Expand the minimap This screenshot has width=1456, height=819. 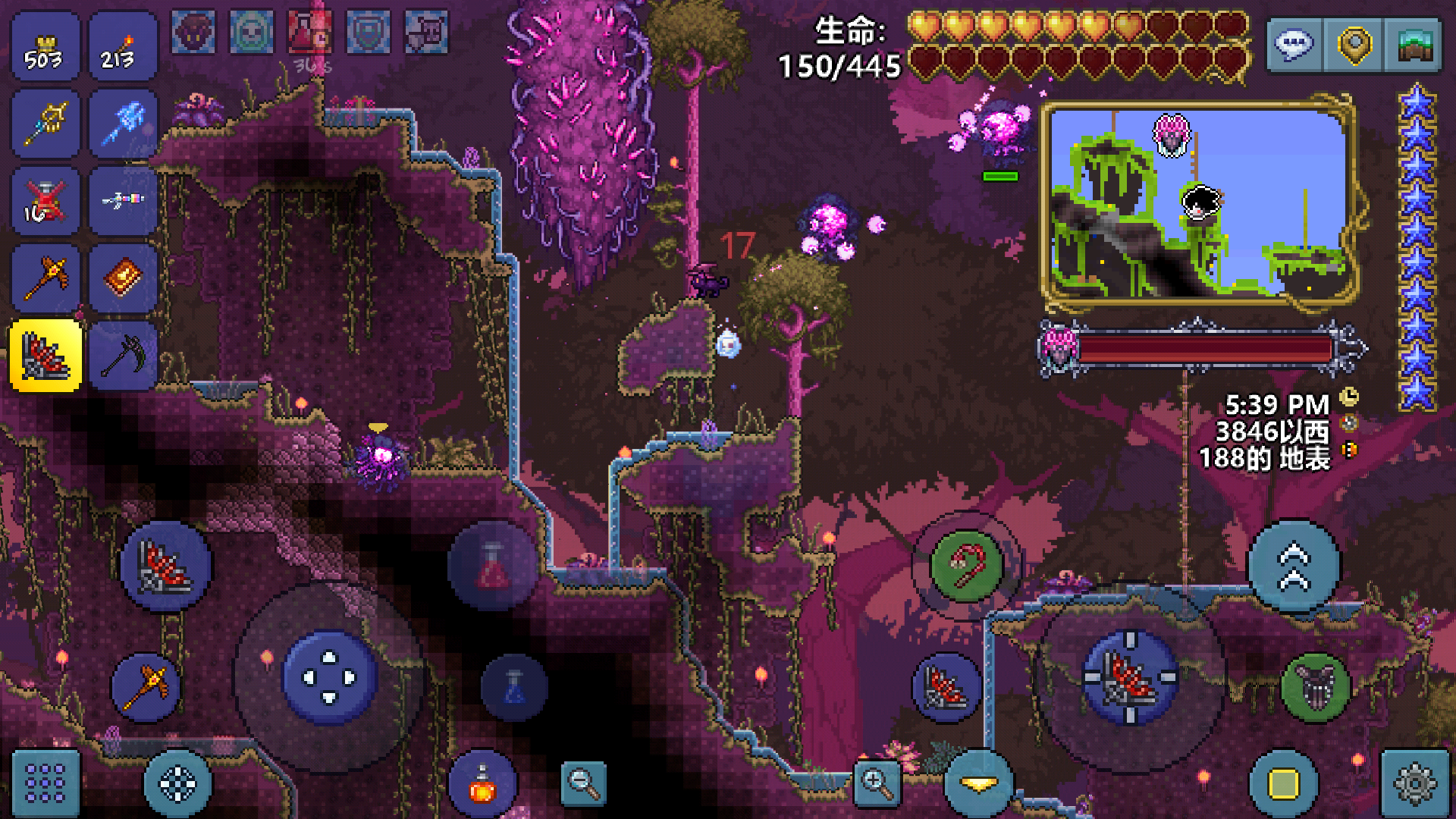(1198, 203)
